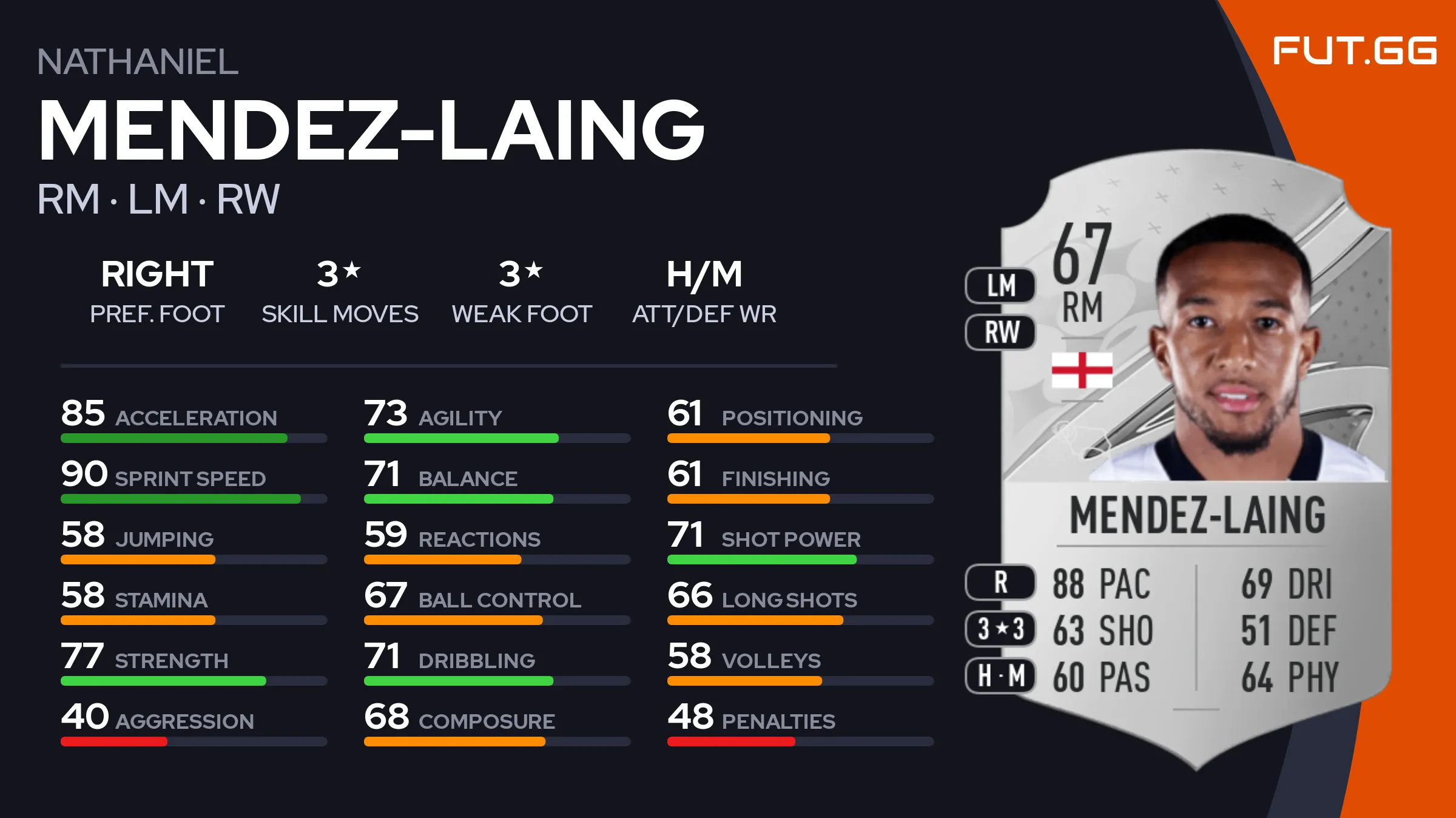Image resolution: width=1456 pixels, height=818 pixels.
Task: Choose the RW alternate position badge
Action: tap(1000, 332)
